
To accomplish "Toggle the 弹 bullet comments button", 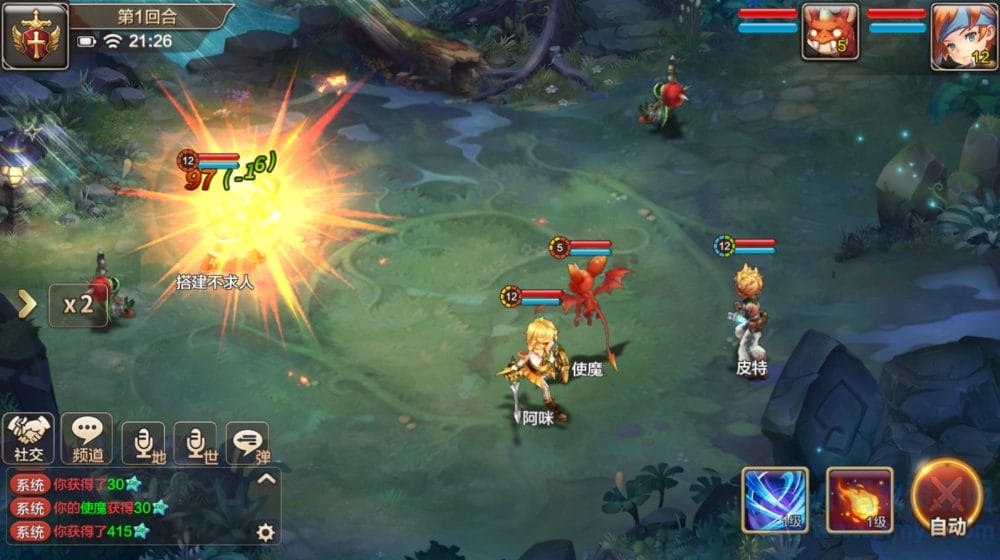I will pyautogui.click(x=247, y=442).
